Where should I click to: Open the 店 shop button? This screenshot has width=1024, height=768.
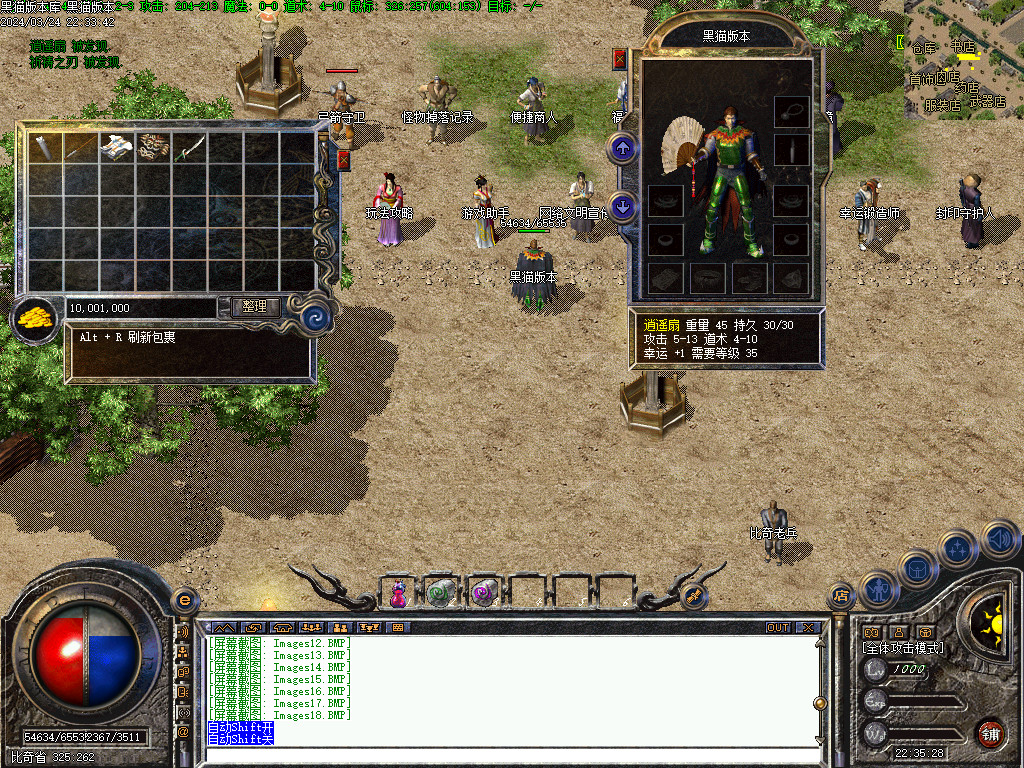[841, 597]
